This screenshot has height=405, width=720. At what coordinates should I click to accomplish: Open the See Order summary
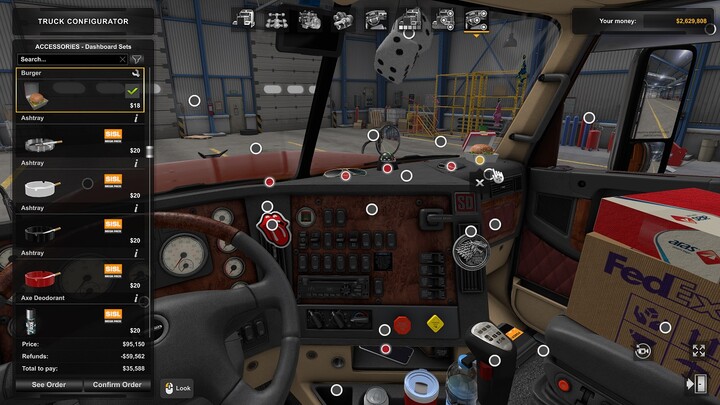[x=47, y=384]
